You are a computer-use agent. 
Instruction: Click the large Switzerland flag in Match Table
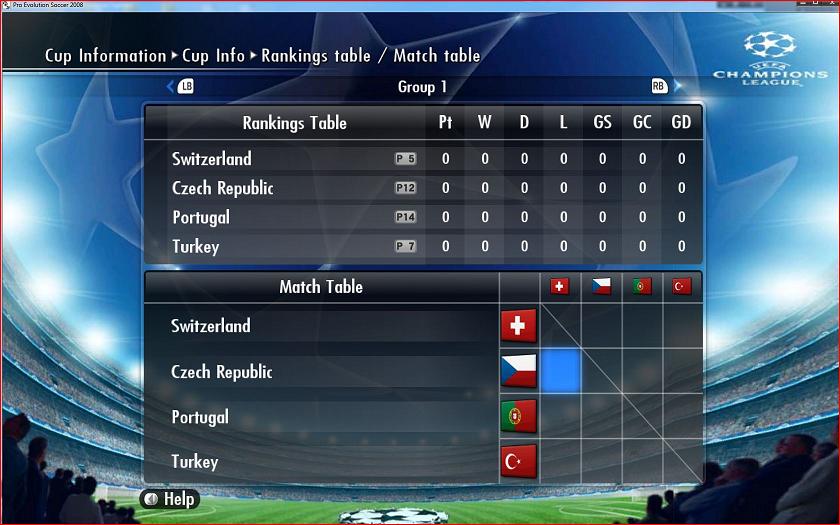pyautogui.click(x=518, y=326)
